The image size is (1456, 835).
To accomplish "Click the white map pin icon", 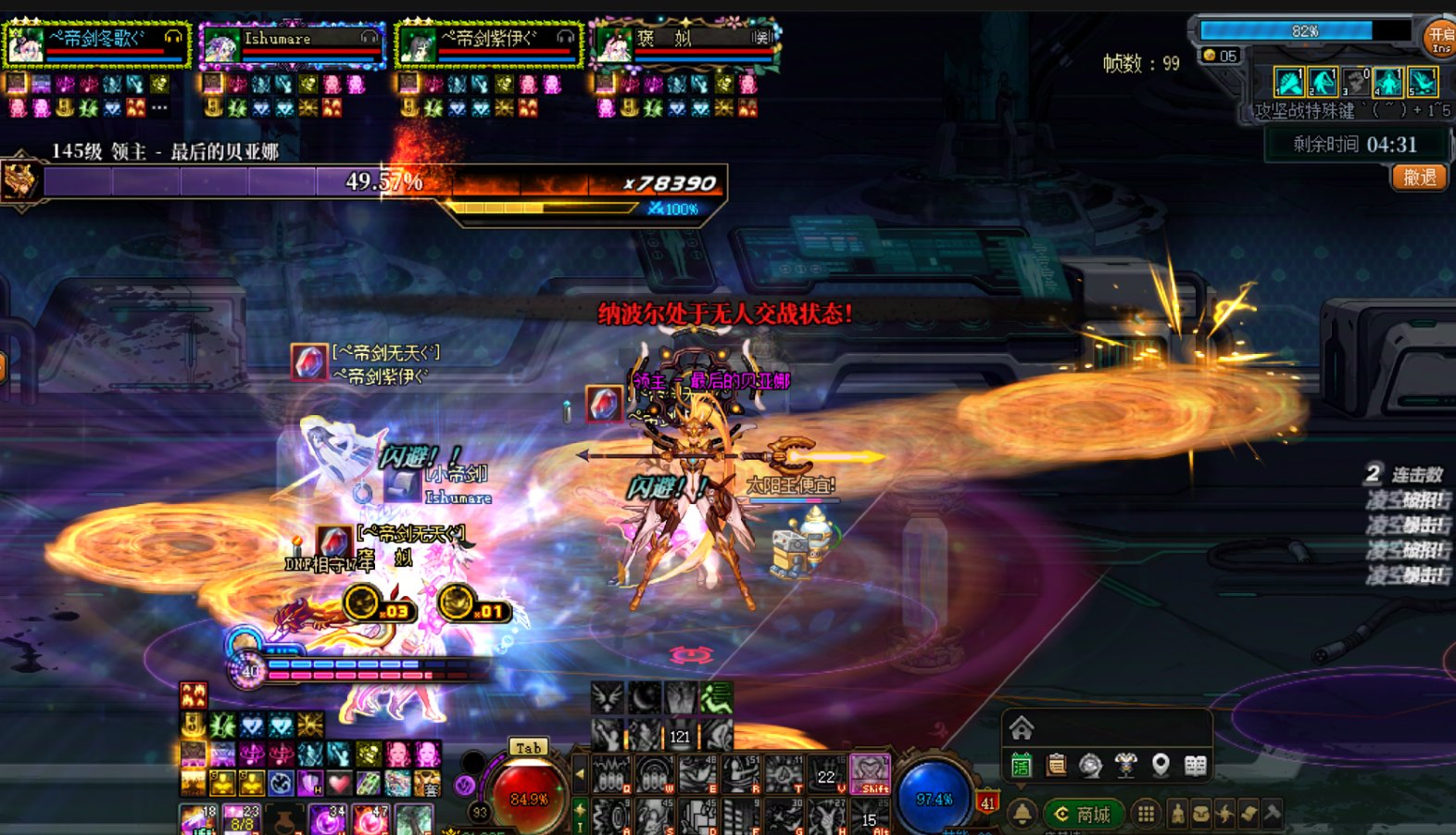I will pos(1160,765).
